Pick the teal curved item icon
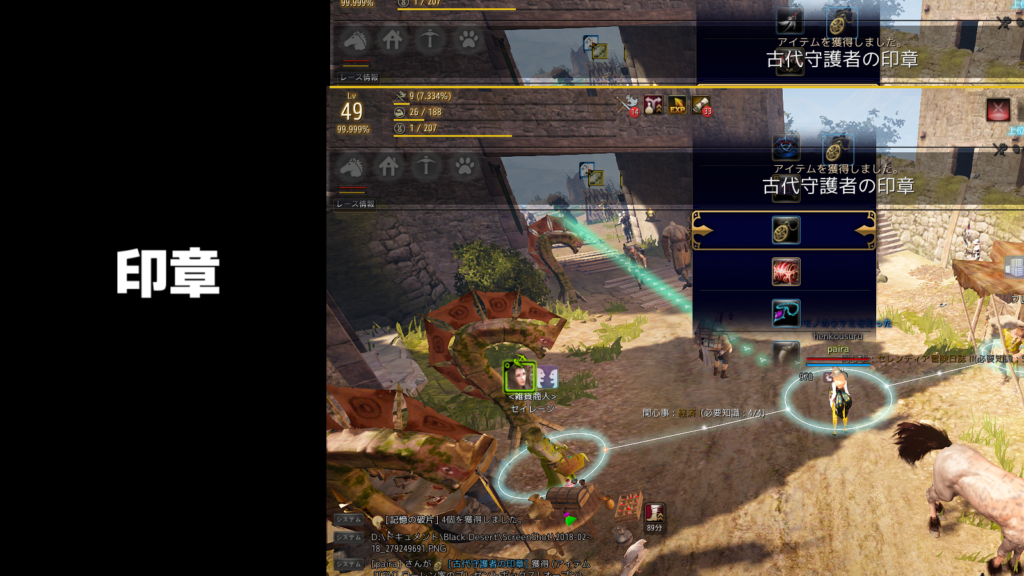The image size is (1024, 576). point(785,313)
